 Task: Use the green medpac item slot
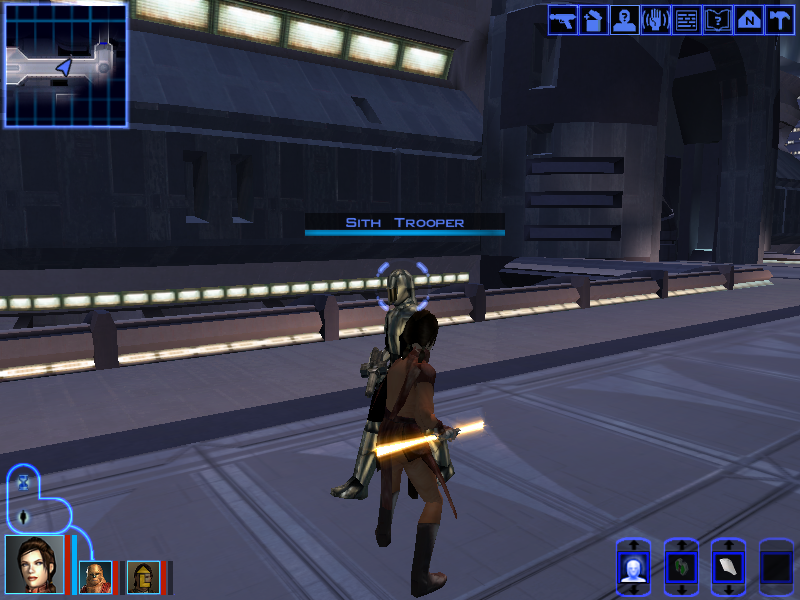click(x=681, y=568)
